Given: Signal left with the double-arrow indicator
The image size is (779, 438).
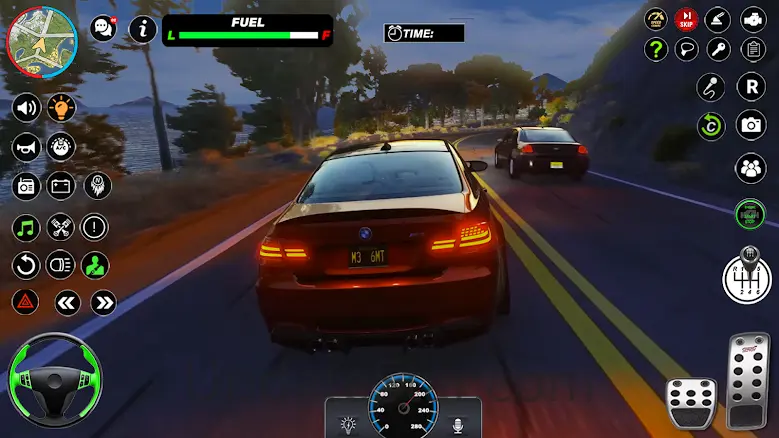Looking at the screenshot, I should pos(67,302).
